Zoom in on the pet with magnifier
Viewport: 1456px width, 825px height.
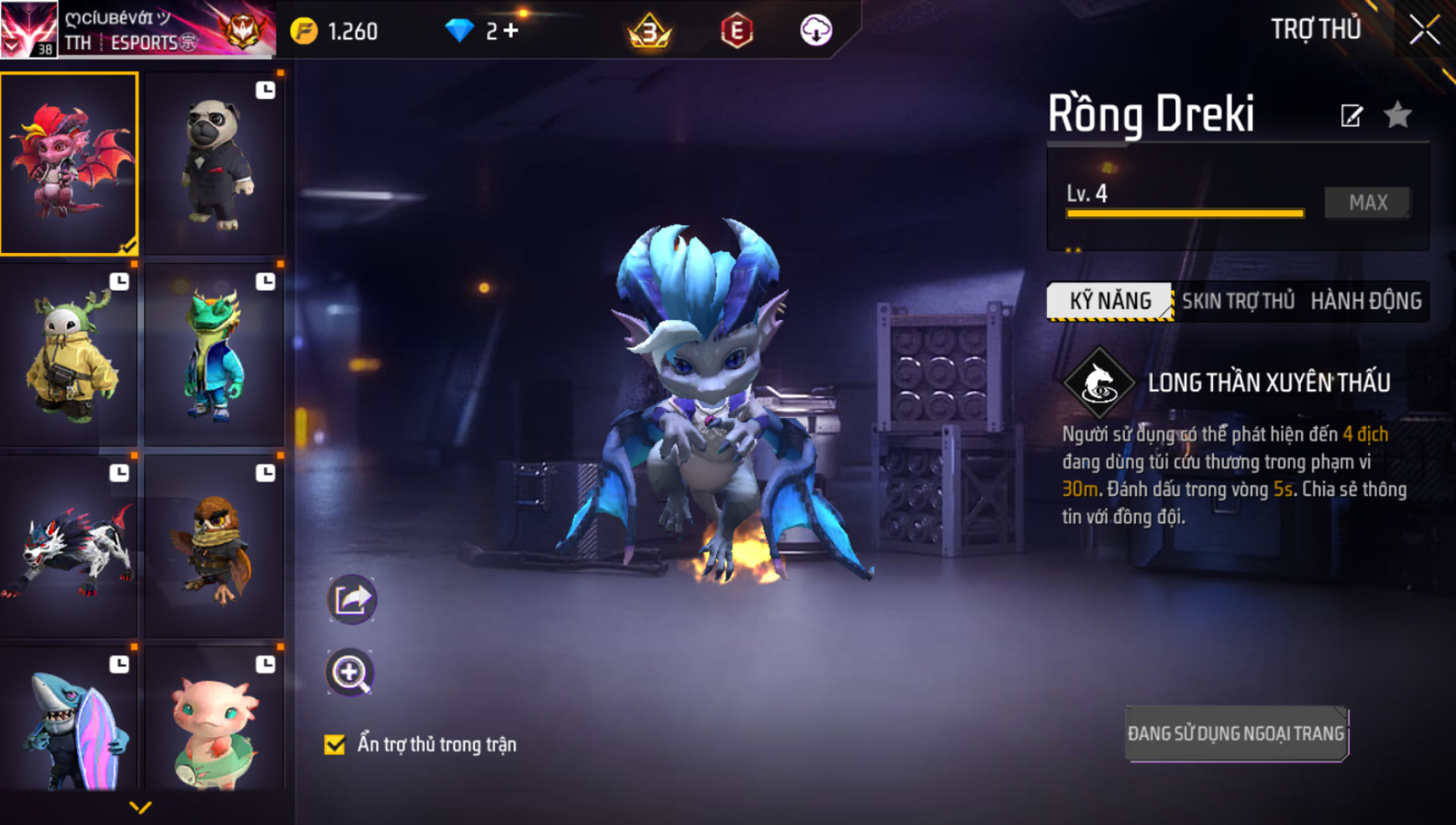(349, 673)
